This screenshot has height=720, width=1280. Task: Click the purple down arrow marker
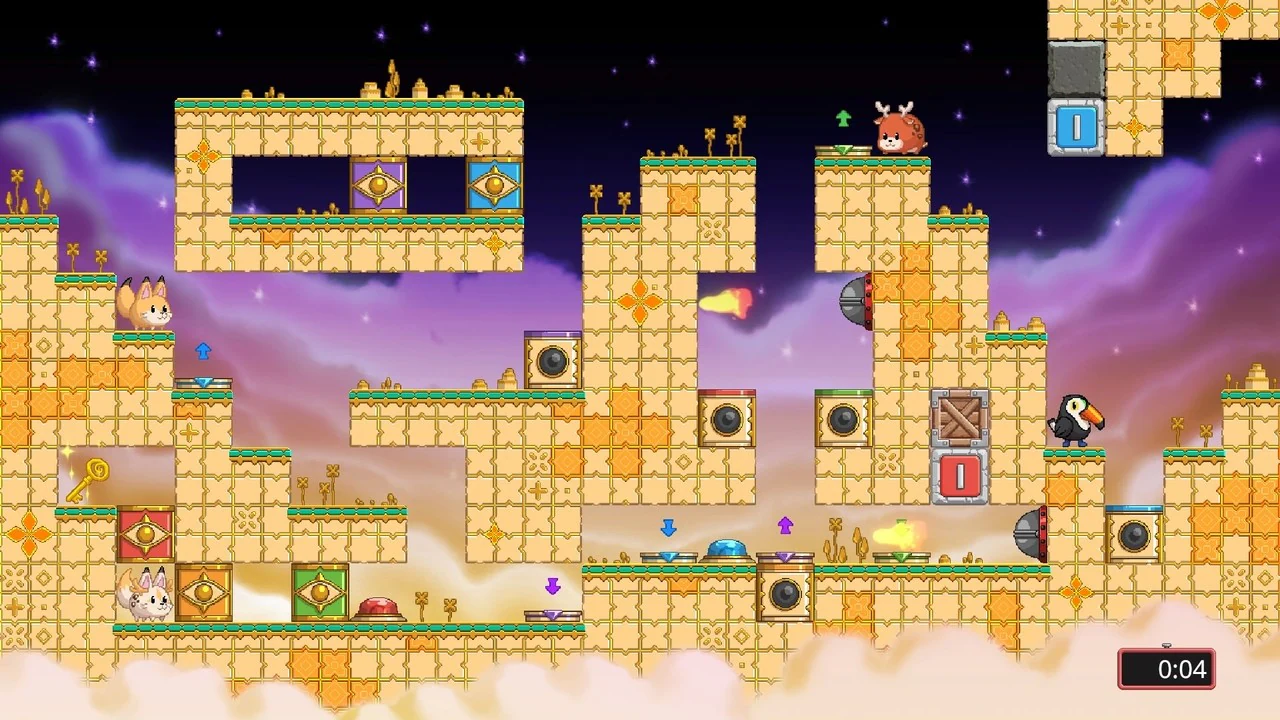coord(553,587)
